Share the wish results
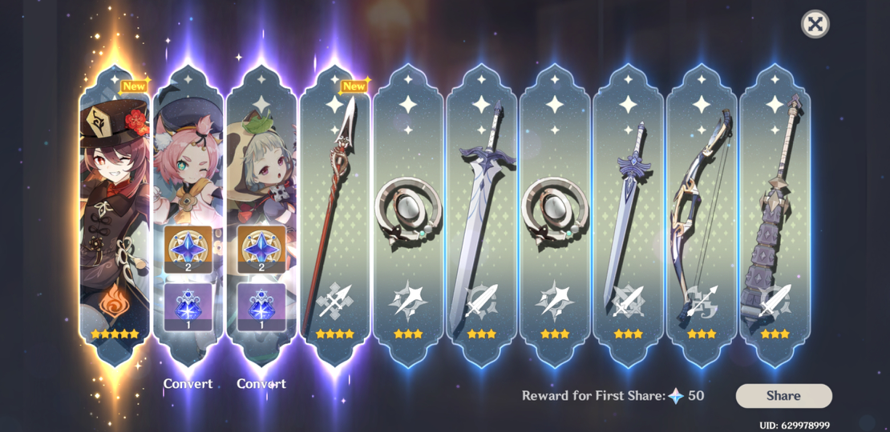890x432 pixels. (x=783, y=396)
